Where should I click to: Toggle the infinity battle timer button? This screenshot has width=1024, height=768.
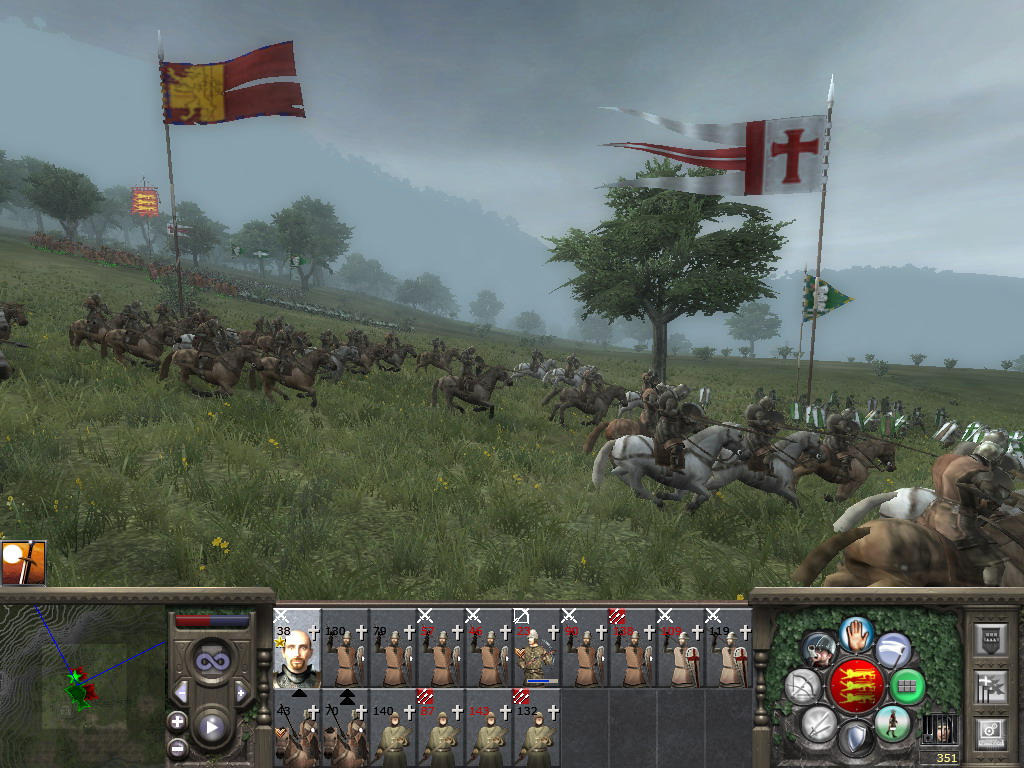[x=211, y=660]
